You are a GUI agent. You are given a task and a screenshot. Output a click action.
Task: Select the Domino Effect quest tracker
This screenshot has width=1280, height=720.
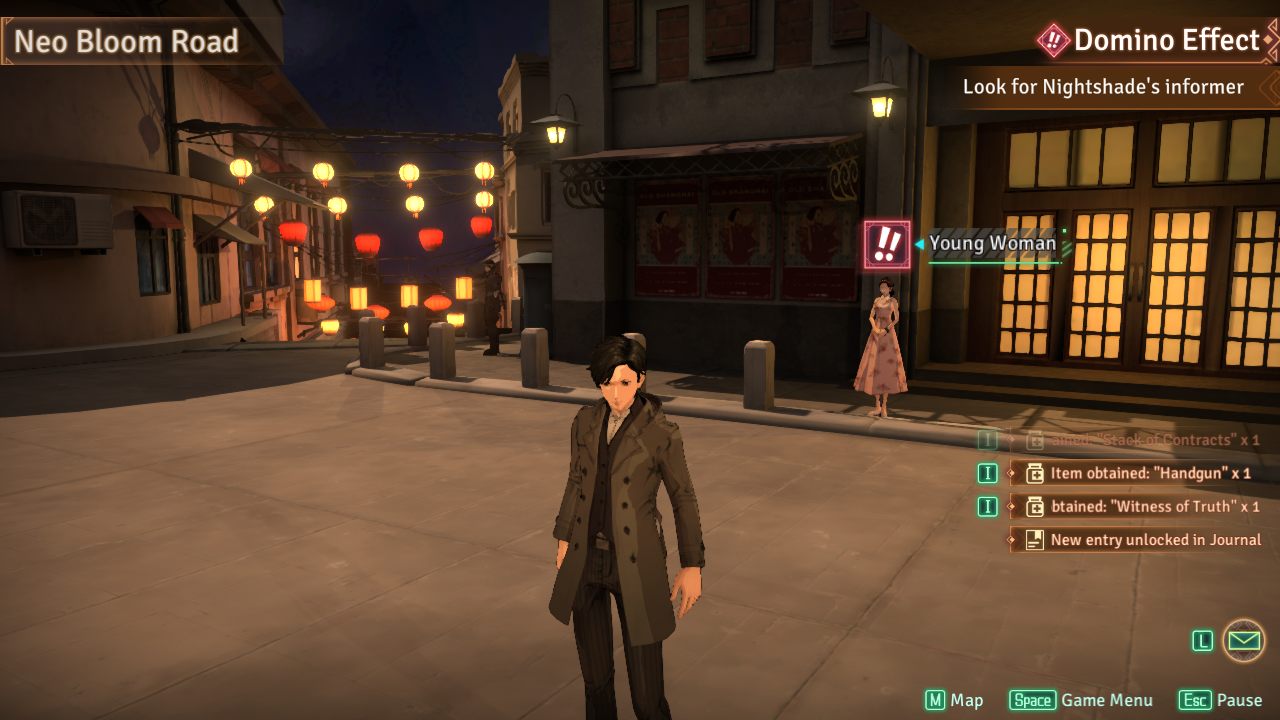(1152, 40)
